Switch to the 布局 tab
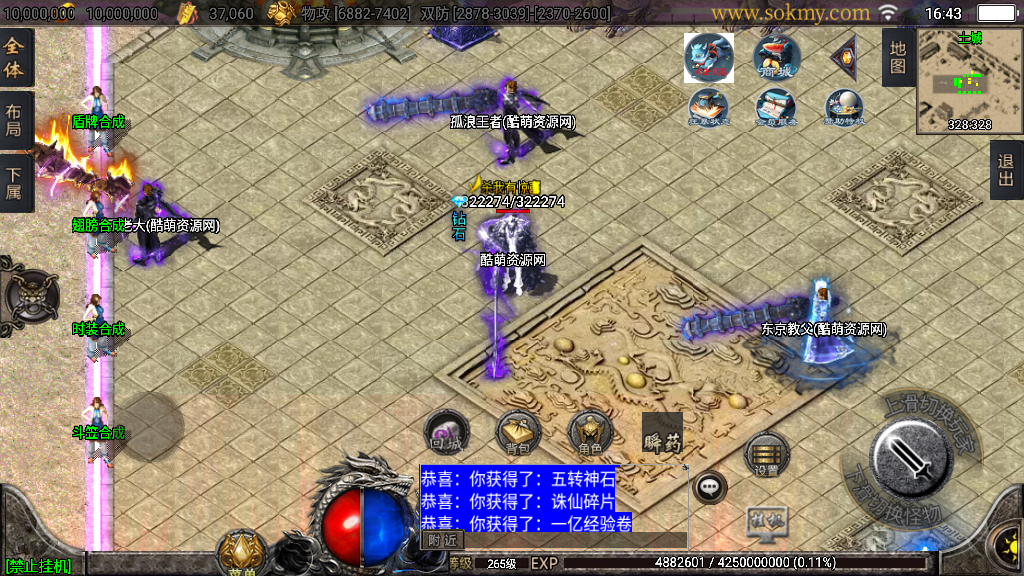The width and height of the screenshot is (1024, 576). click(15, 121)
